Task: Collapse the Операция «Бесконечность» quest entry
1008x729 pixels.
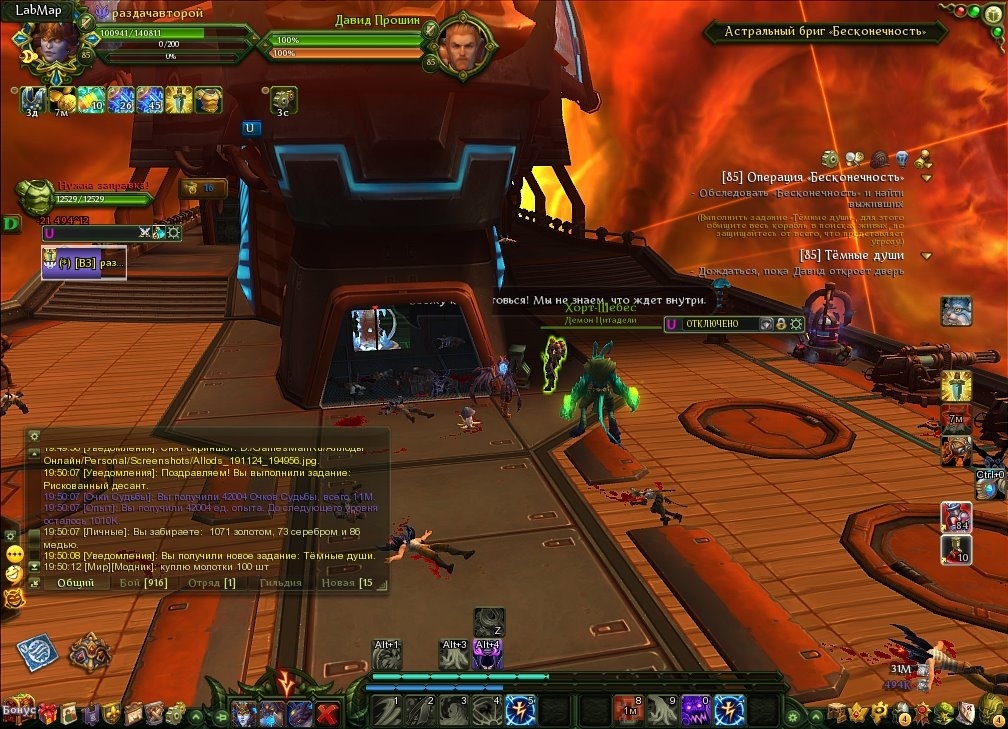Action: click(926, 177)
